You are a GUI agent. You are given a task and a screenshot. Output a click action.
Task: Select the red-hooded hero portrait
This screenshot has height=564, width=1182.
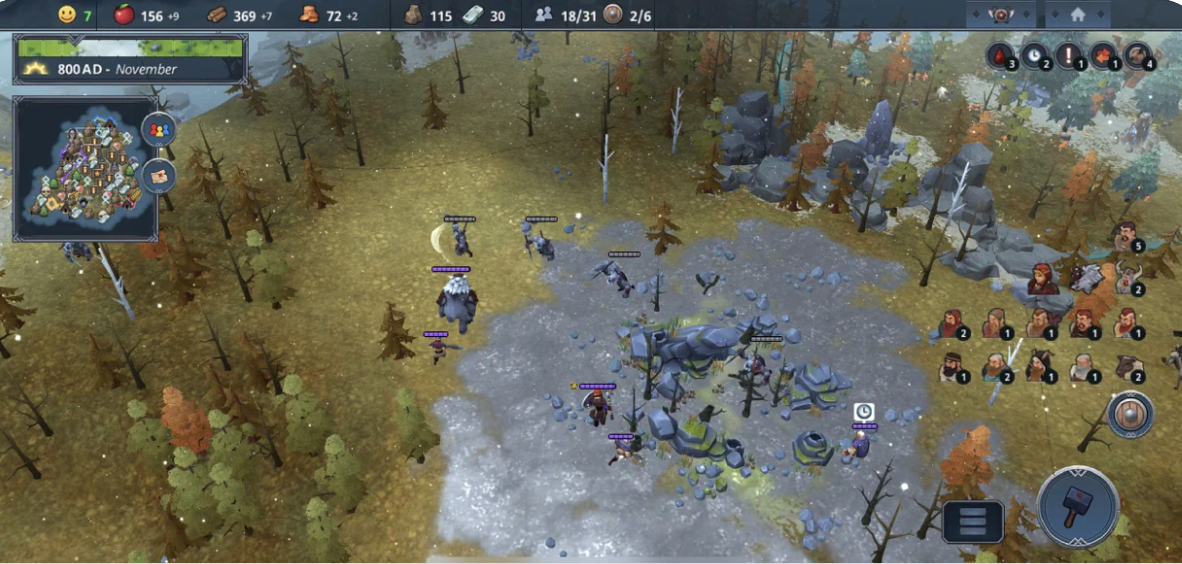(1042, 279)
